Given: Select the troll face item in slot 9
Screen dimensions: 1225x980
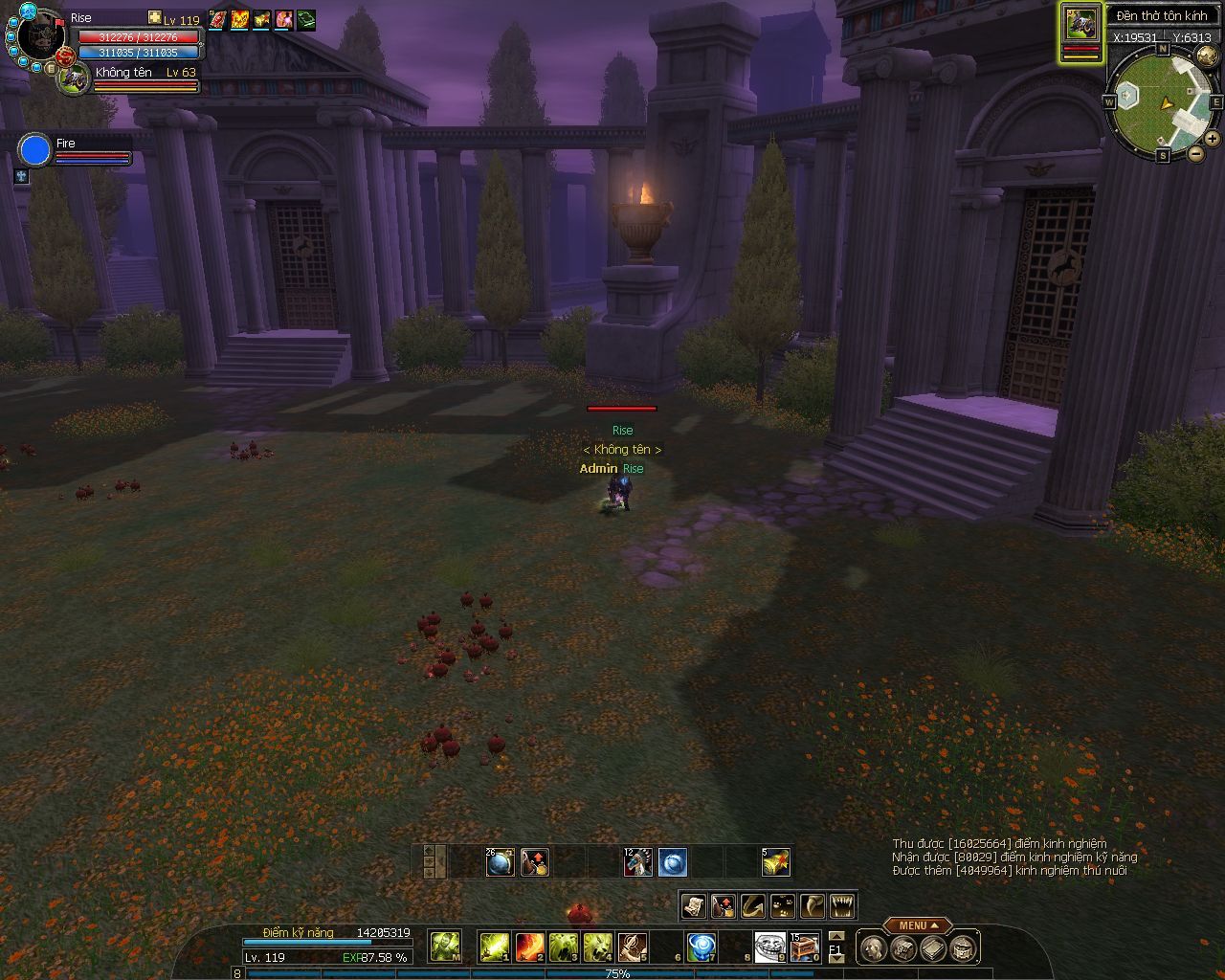Looking at the screenshot, I should [769, 947].
